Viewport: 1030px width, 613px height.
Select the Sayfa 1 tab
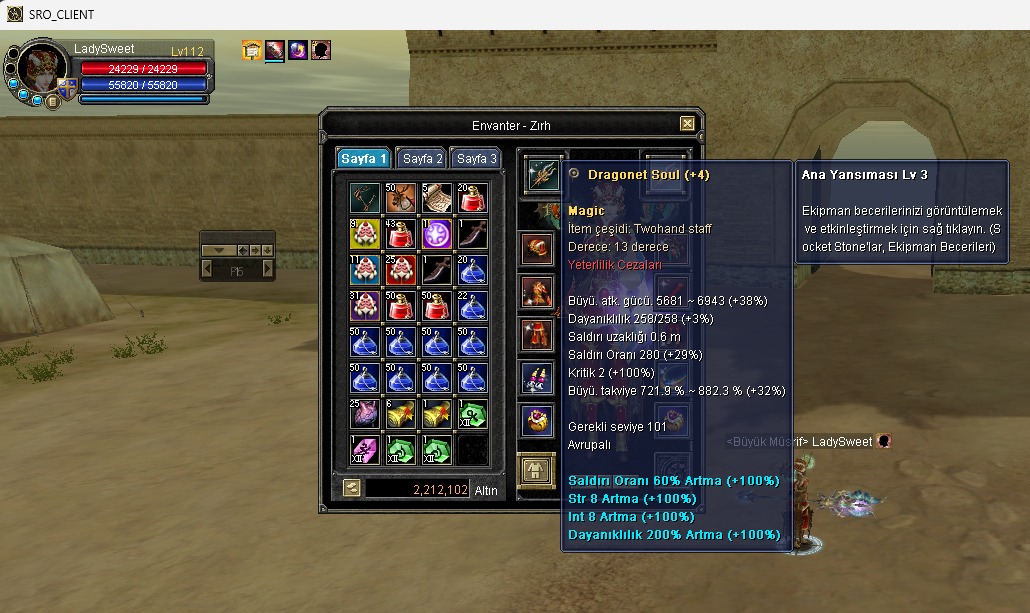point(364,159)
